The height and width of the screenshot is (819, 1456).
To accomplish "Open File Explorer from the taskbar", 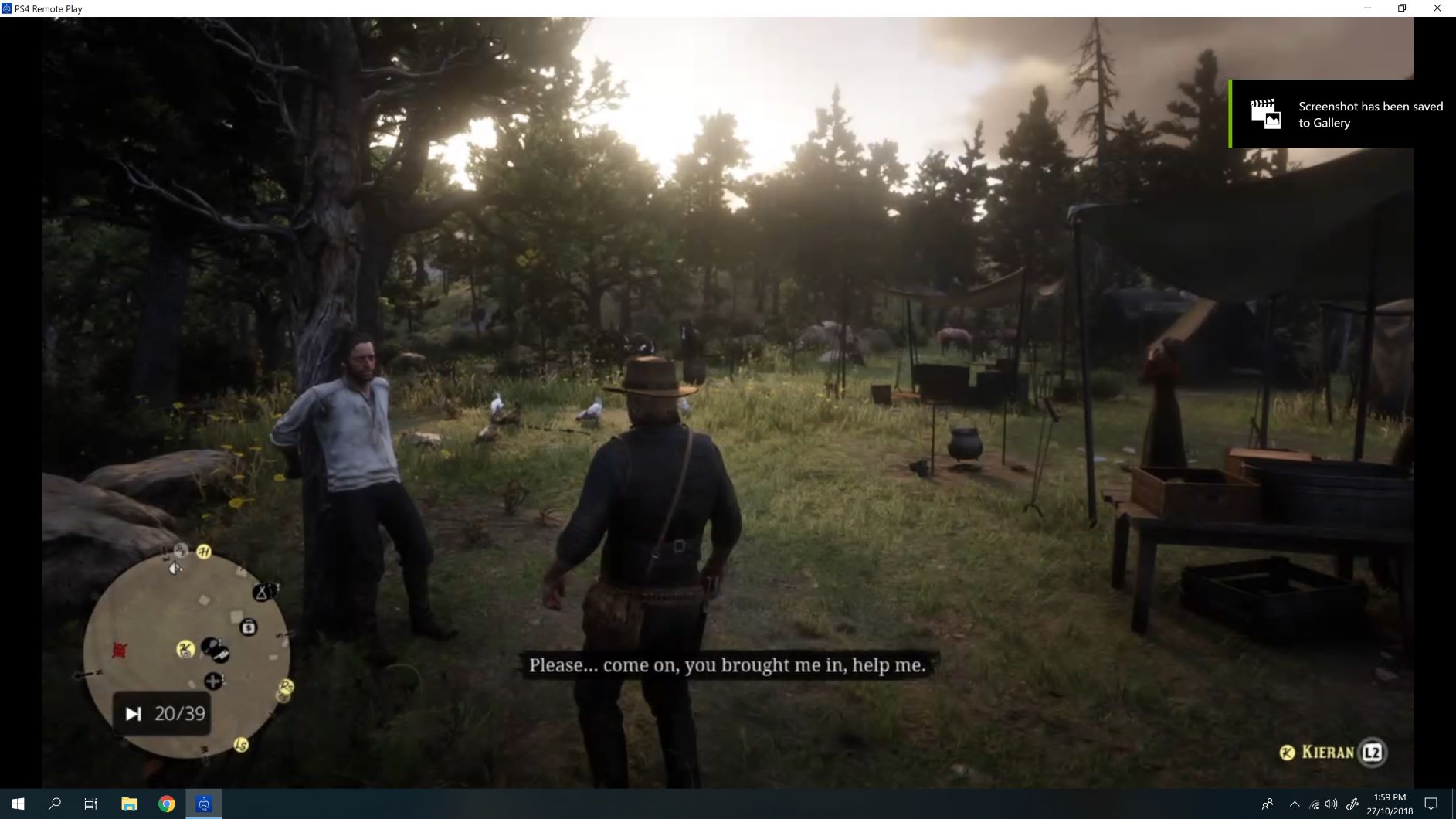I will pos(128,804).
